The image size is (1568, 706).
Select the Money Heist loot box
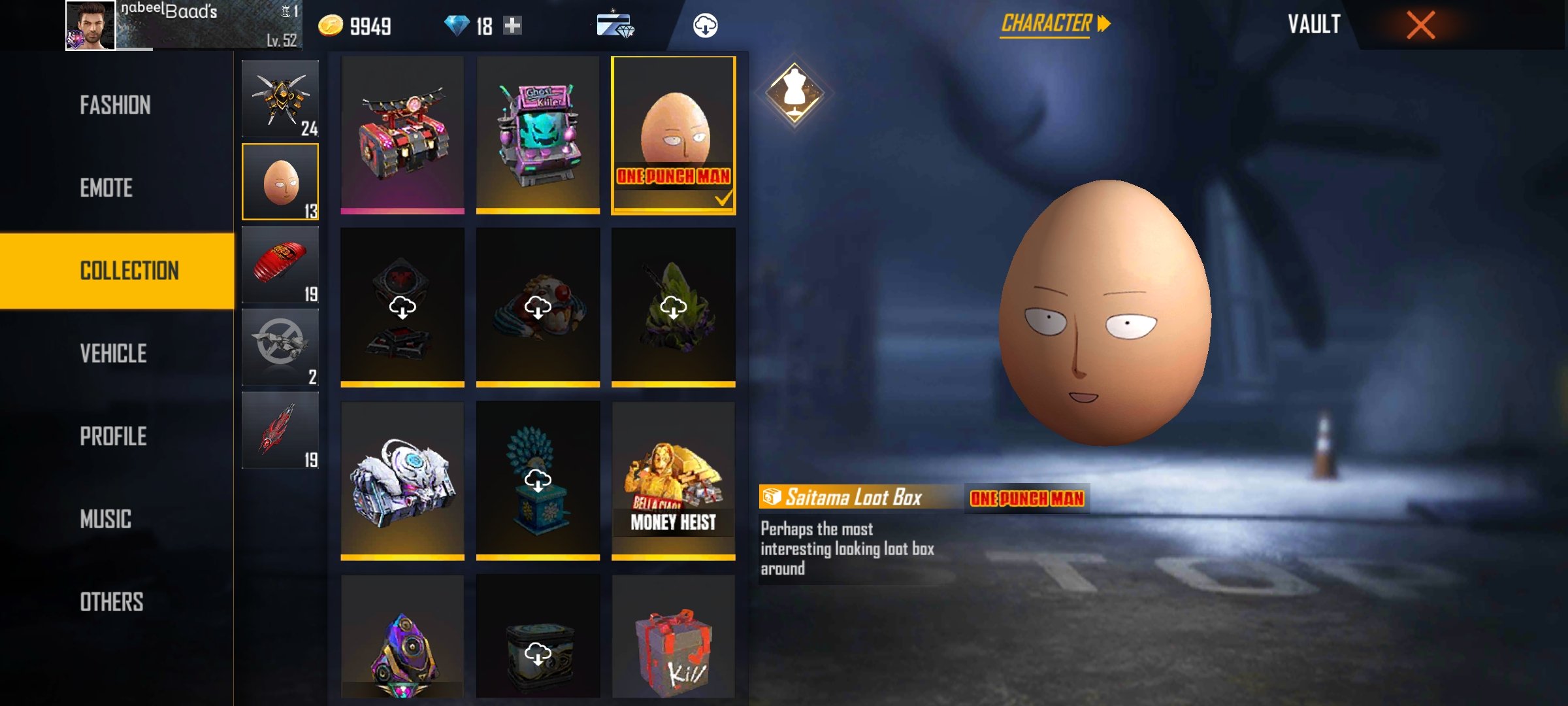tap(673, 480)
